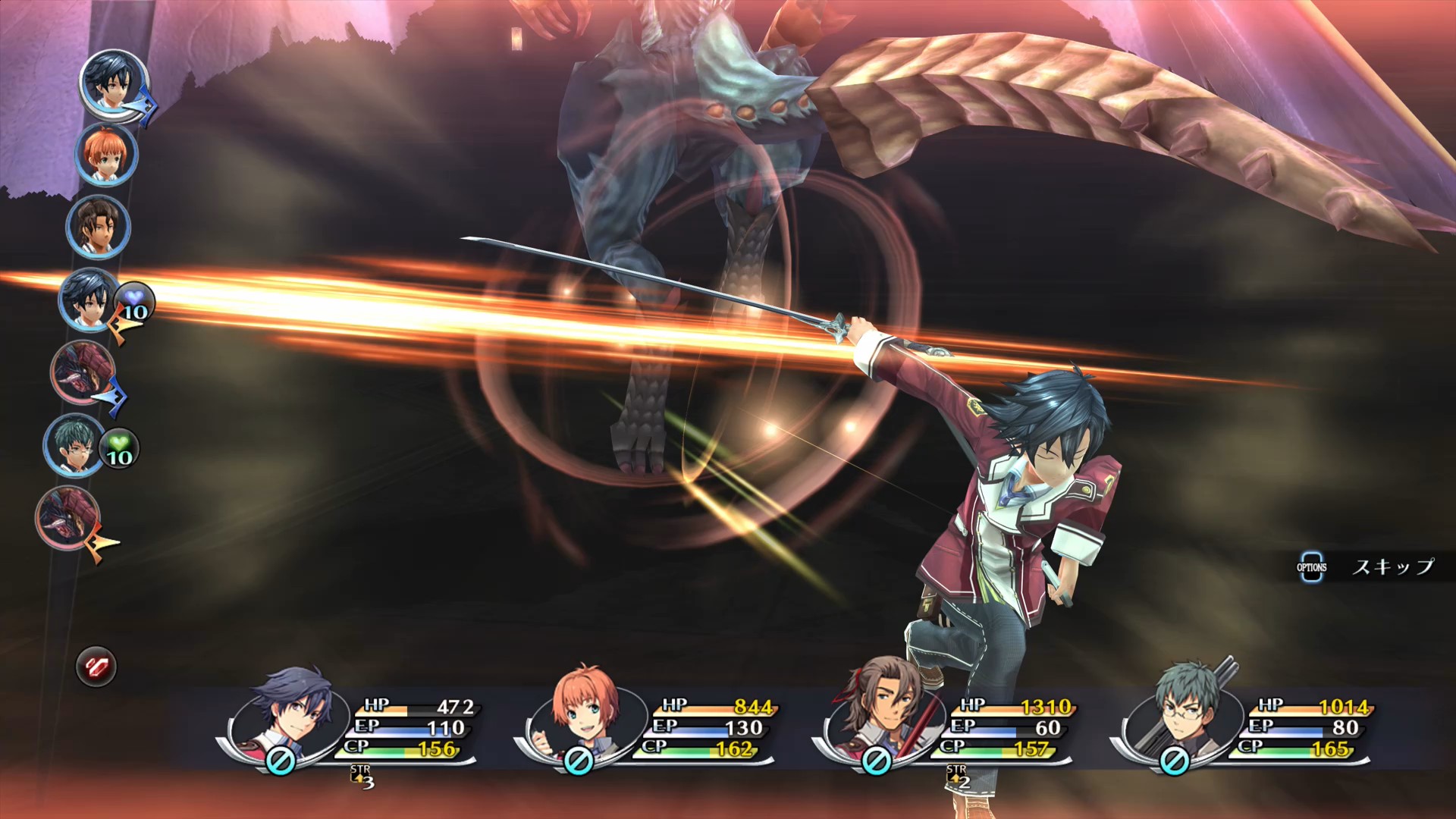
Task: Select the brown-haired character in the turn order
Action: tap(97, 227)
